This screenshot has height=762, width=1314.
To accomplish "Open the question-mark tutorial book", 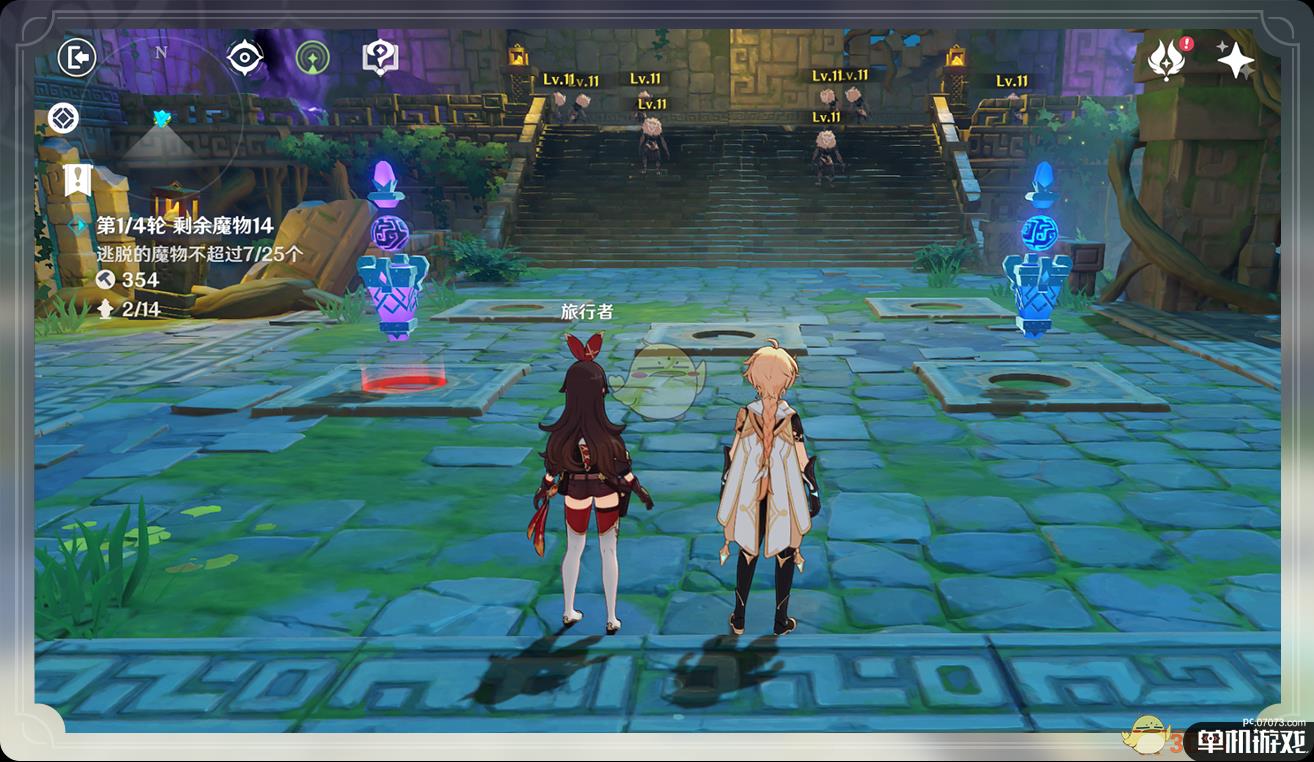I will (x=380, y=57).
